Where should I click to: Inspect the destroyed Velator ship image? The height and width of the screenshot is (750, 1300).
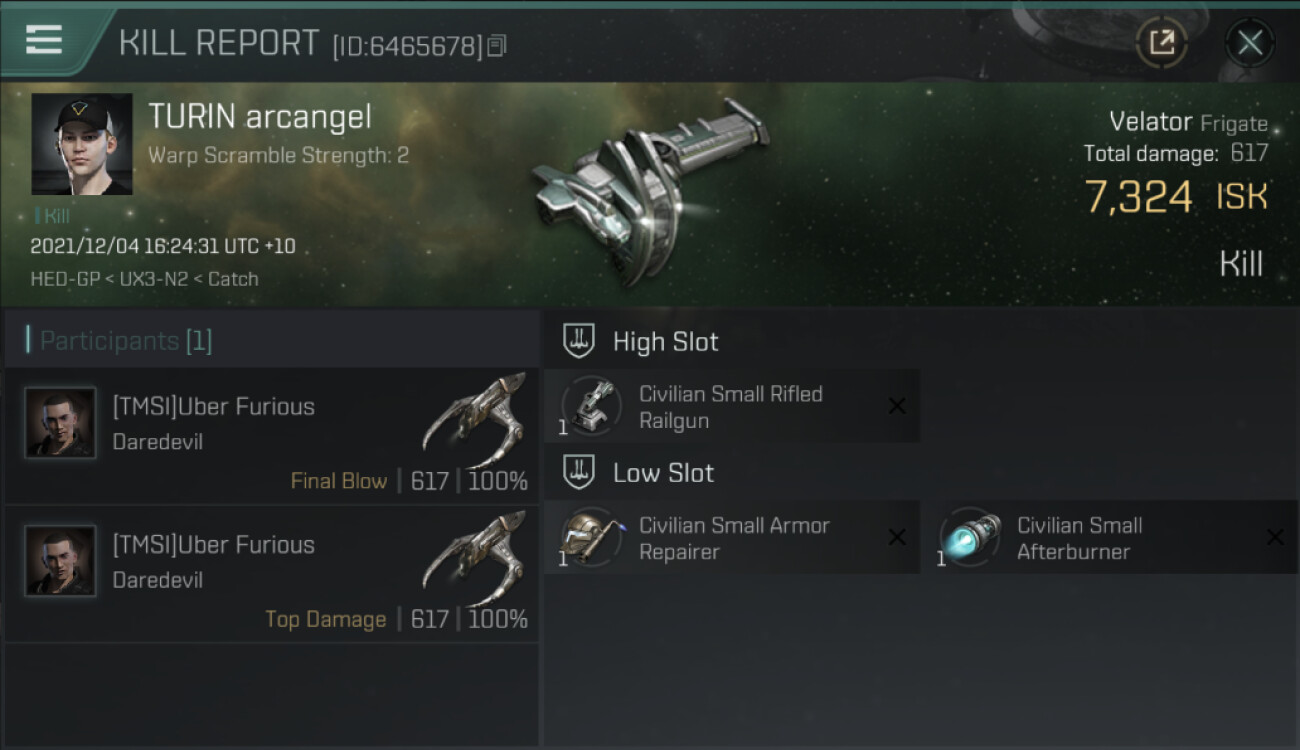[x=645, y=190]
